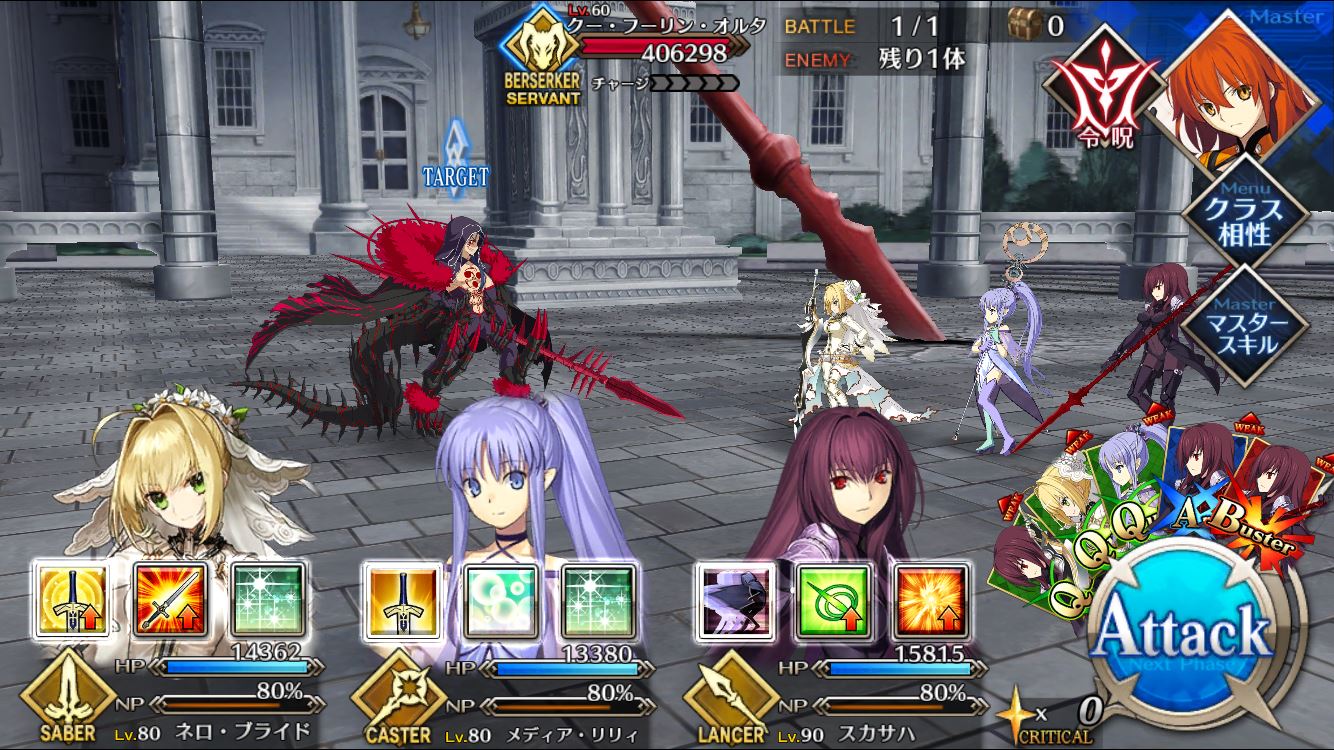Activate Medea Lily's green bubbles skill
The width and height of the screenshot is (1334, 750).
[501, 600]
